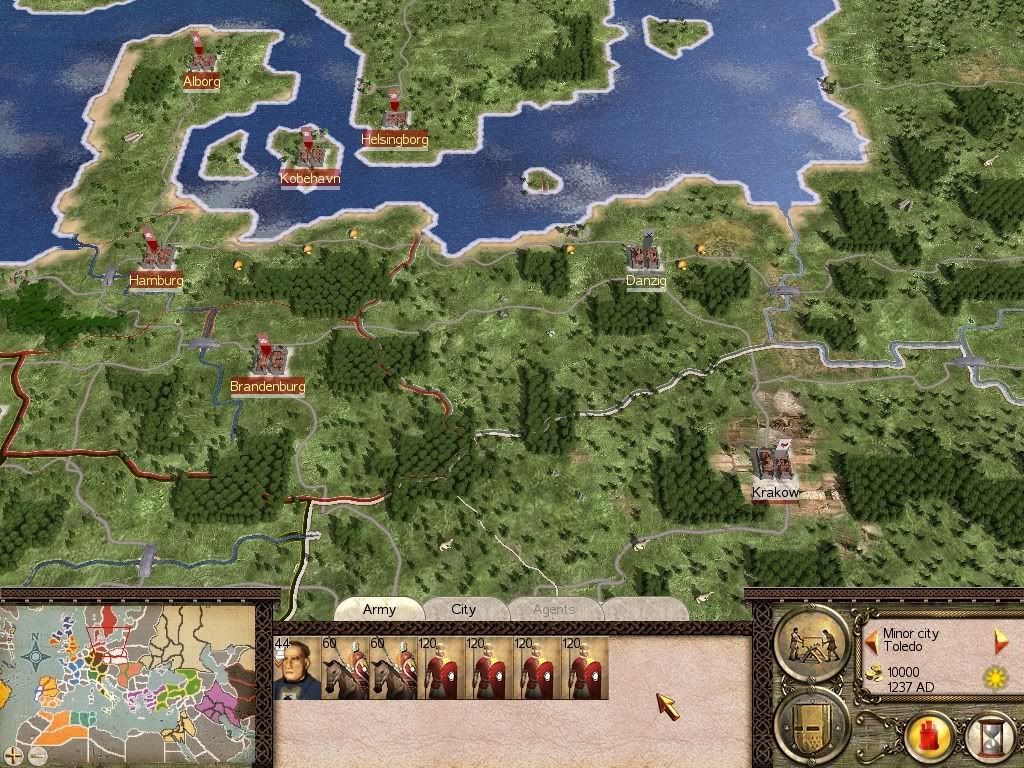Cycle to previous settlement with left arrow
This screenshot has width=1024, height=768.
(x=871, y=638)
